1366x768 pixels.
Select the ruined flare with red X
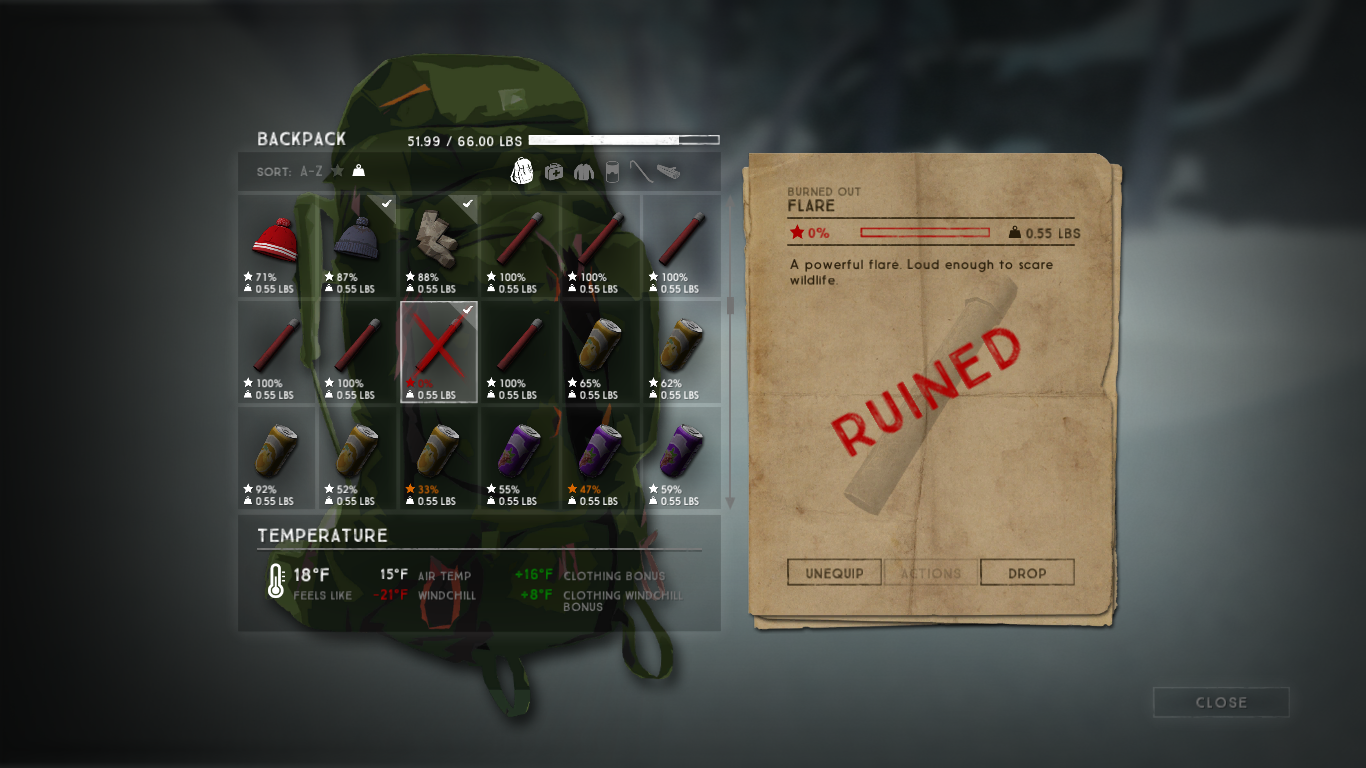439,351
